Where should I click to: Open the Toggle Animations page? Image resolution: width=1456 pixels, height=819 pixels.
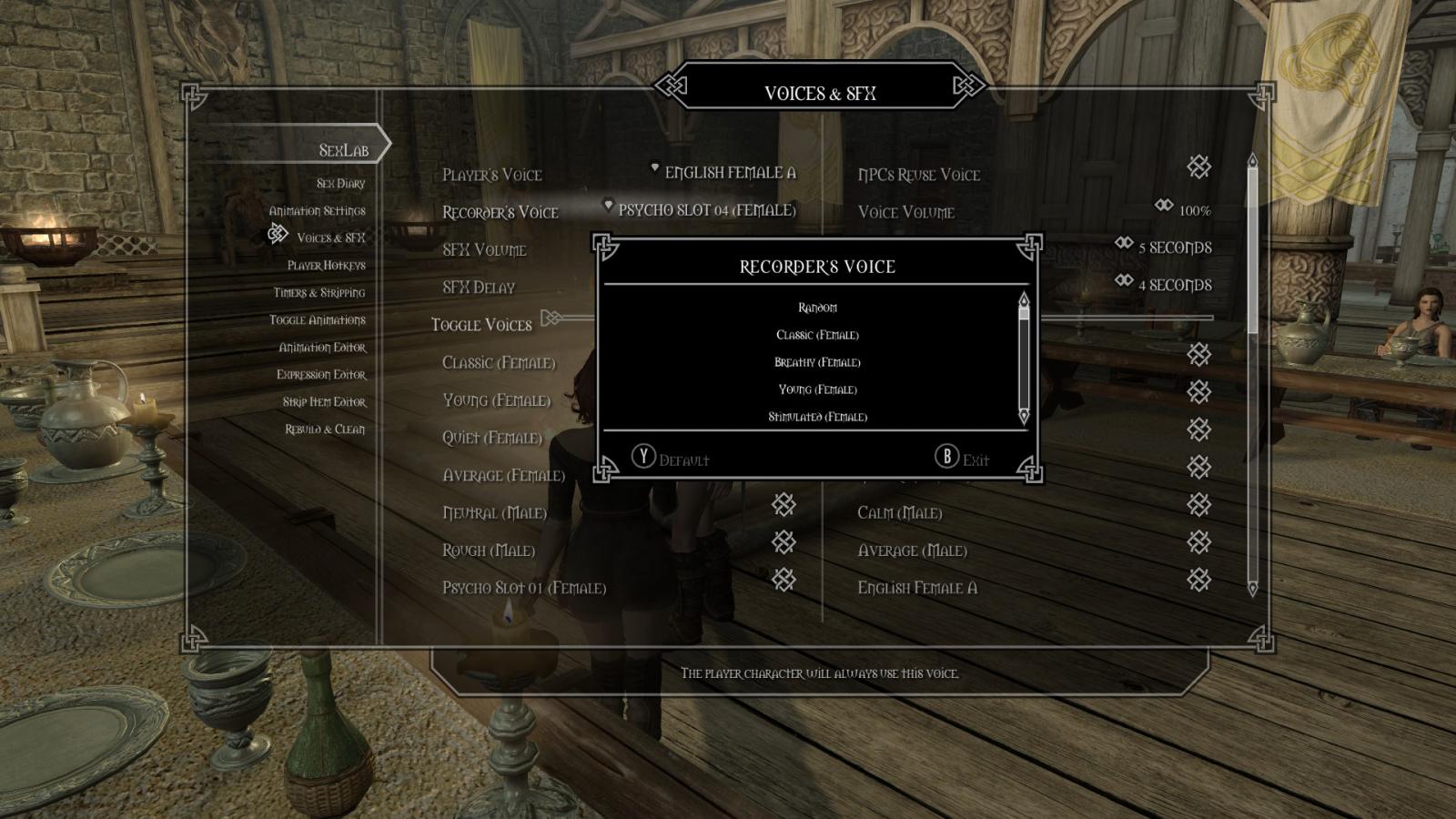click(x=317, y=320)
